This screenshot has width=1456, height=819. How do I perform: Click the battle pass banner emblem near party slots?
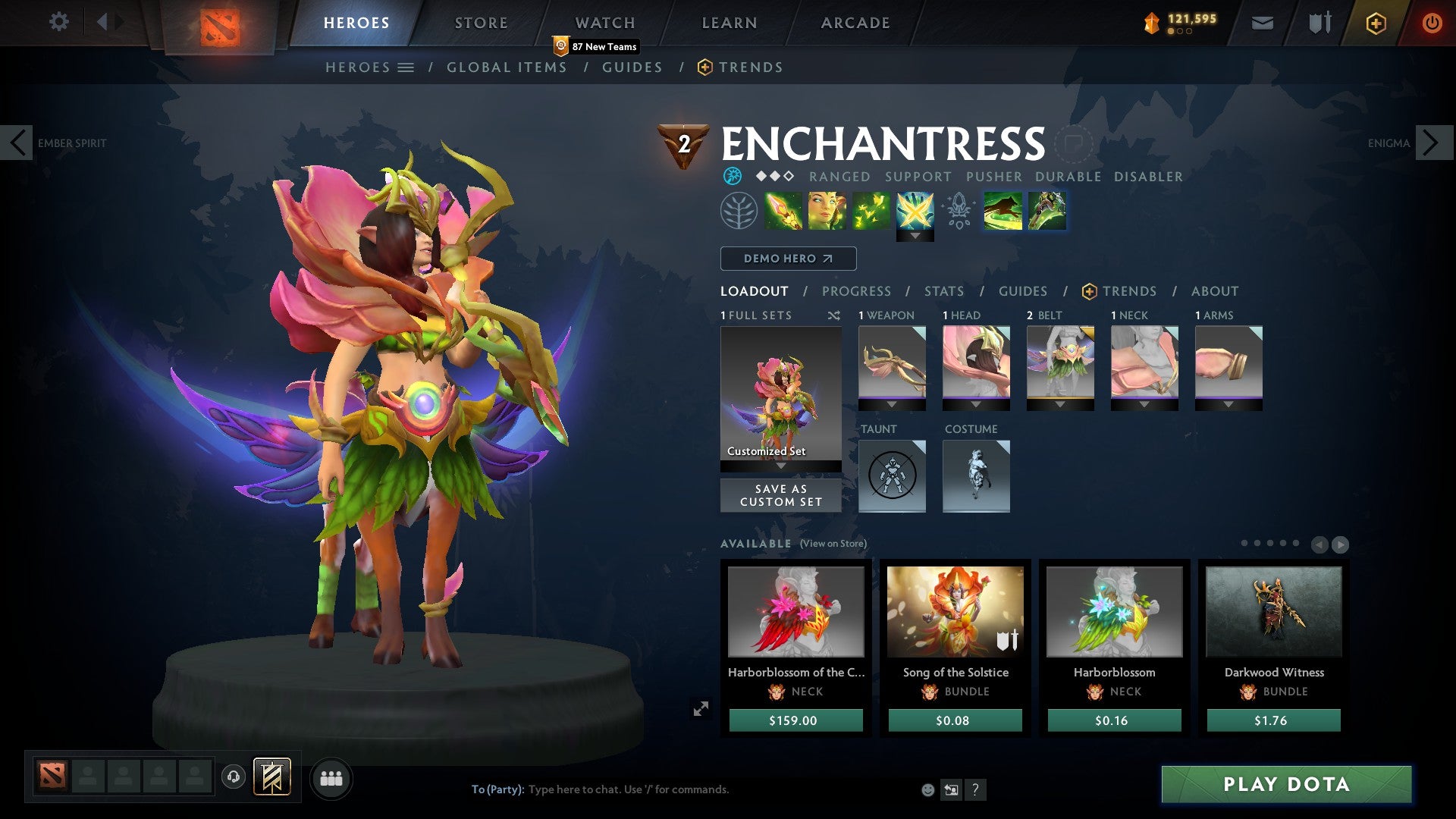point(271,778)
